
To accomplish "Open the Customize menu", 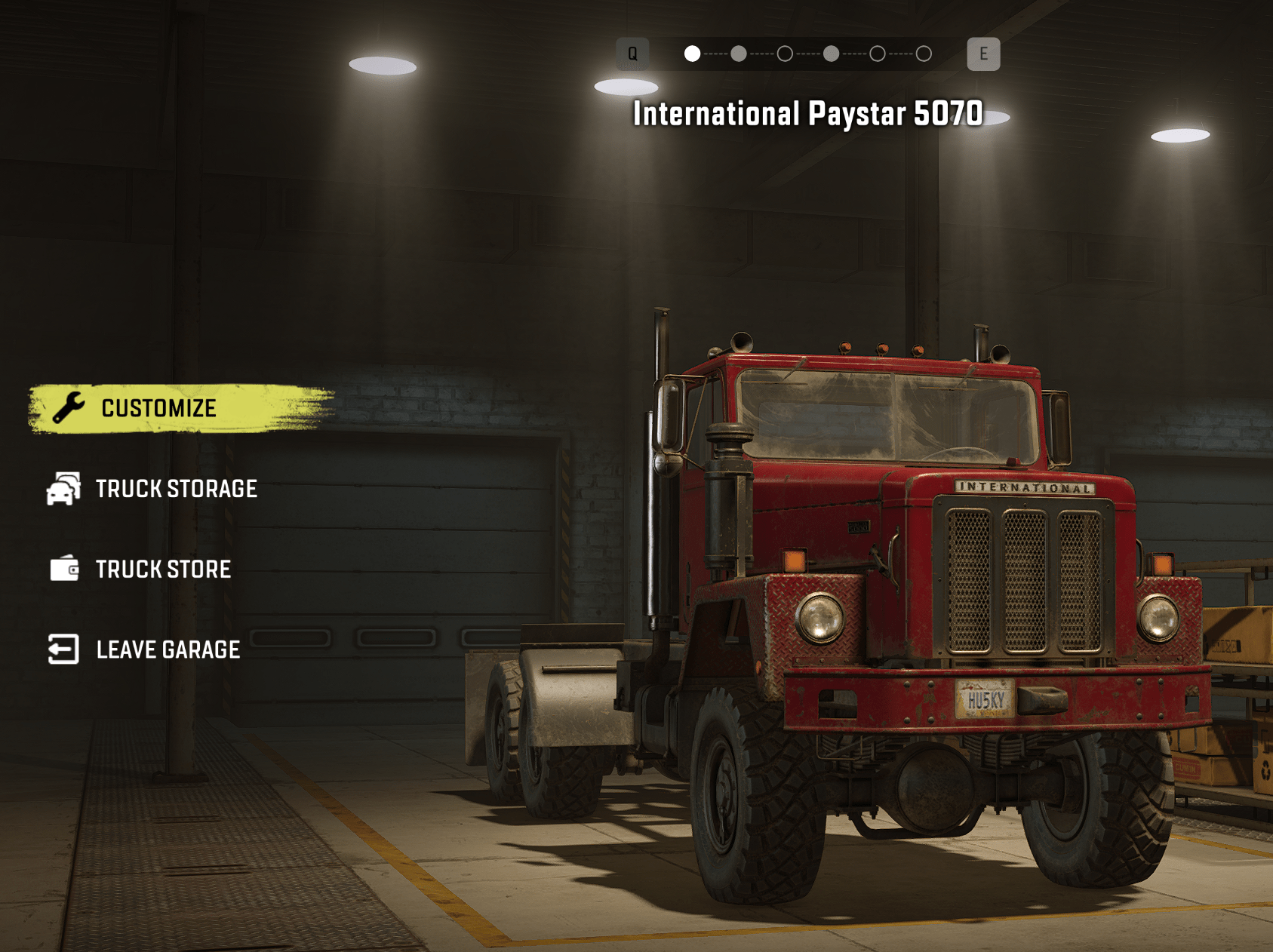I will (158, 408).
